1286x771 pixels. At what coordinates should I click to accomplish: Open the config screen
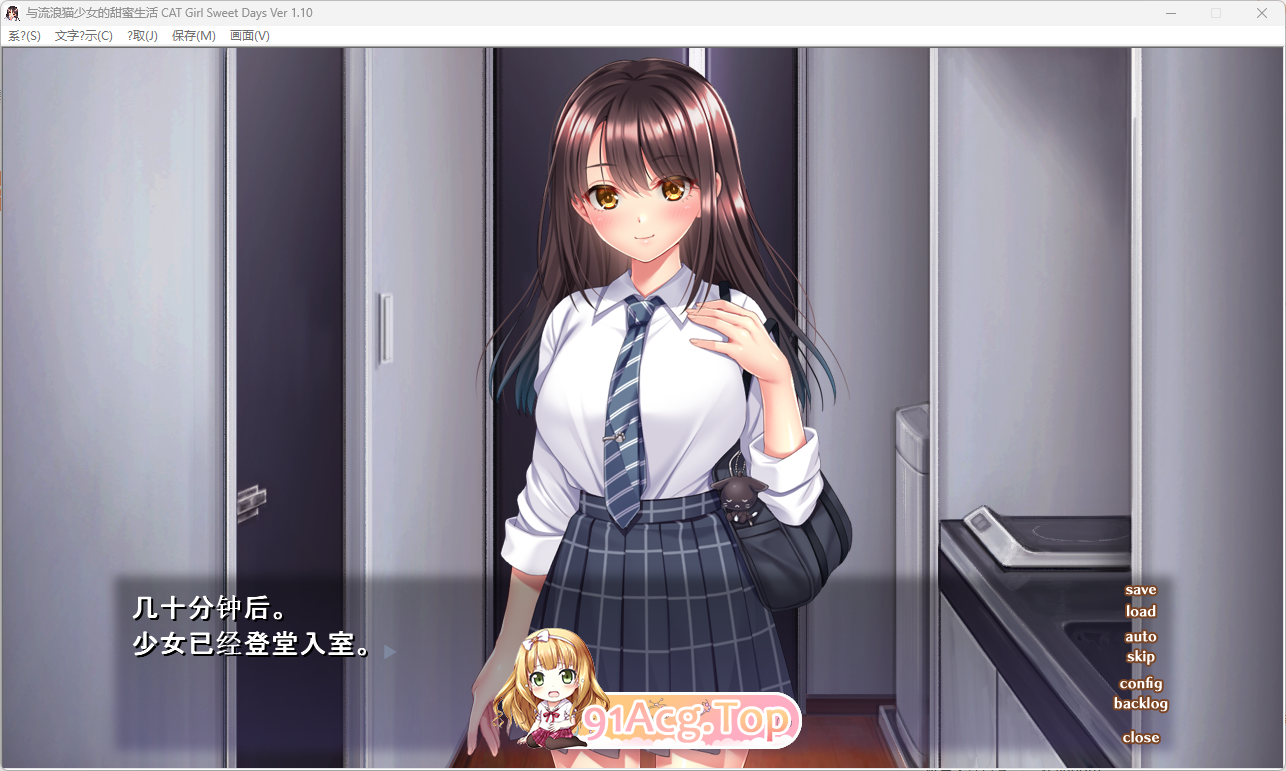(1142, 684)
